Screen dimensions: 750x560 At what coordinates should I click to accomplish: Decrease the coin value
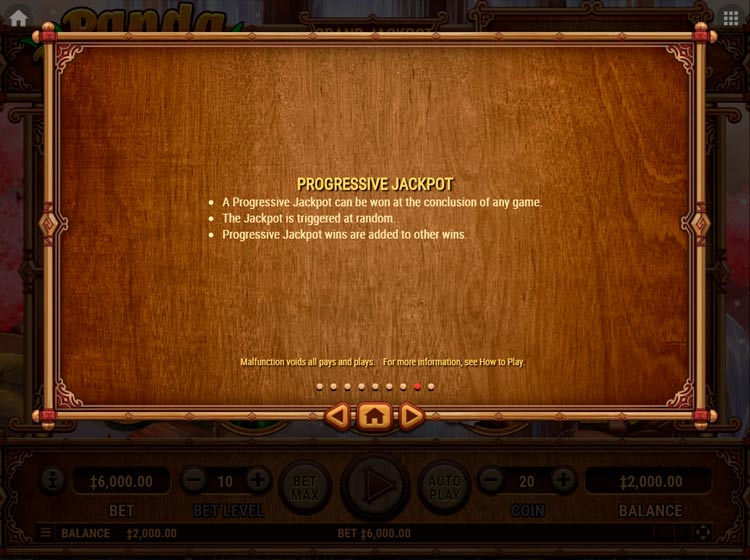point(490,481)
